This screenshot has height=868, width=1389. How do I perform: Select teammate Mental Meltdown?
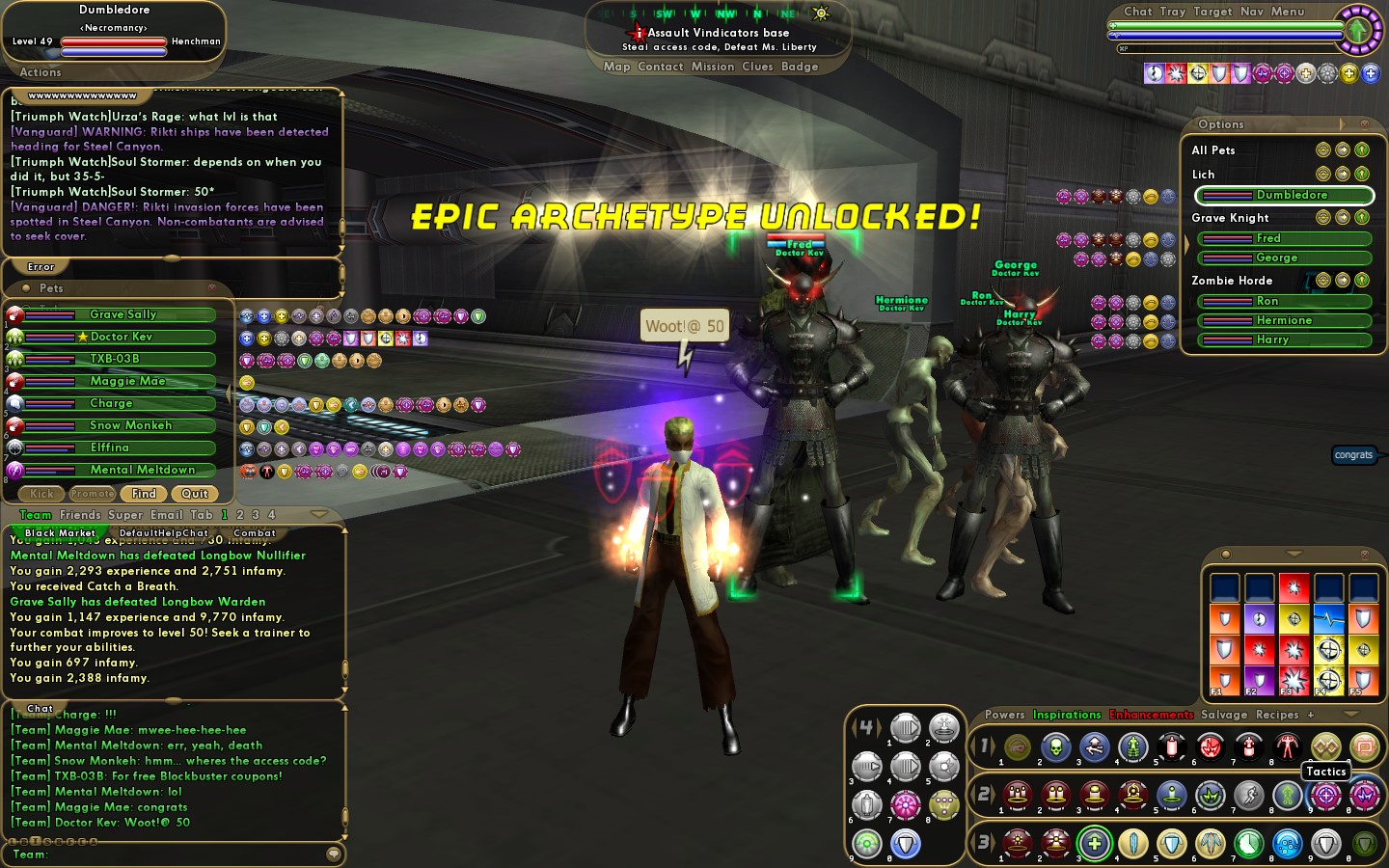pyautogui.click(x=142, y=470)
